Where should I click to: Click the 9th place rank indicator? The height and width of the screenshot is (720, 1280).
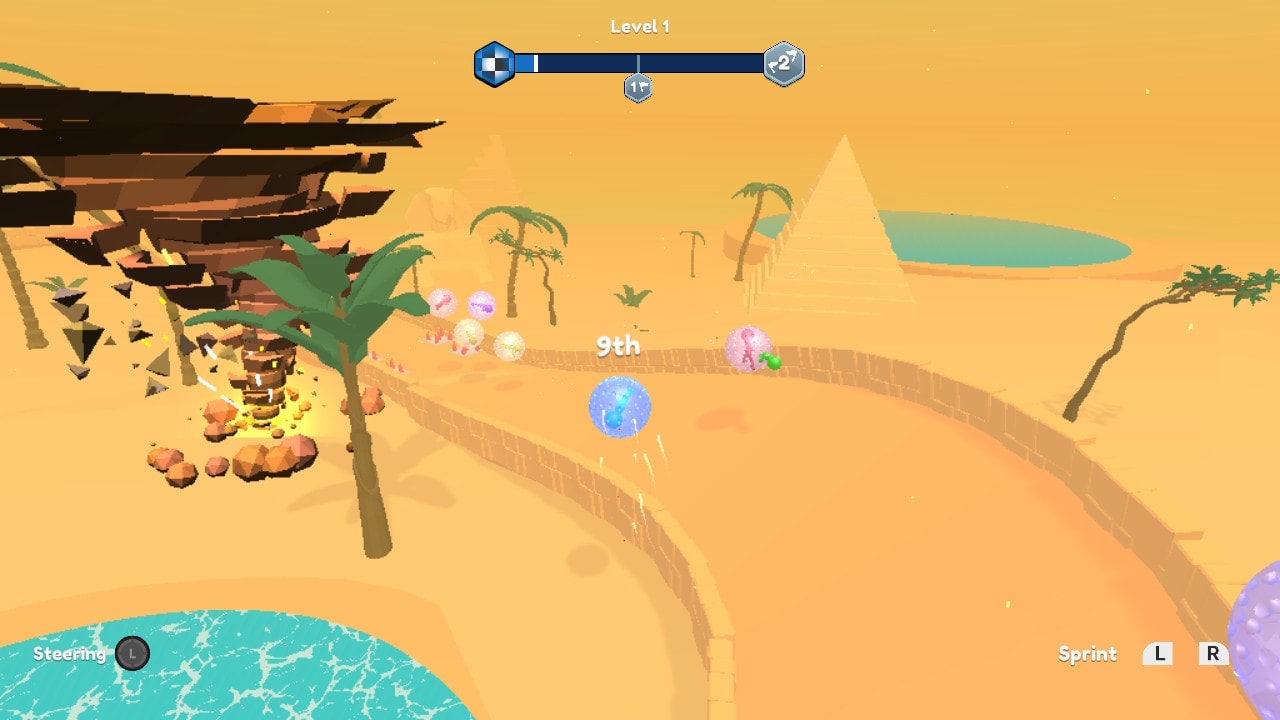pyautogui.click(x=617, y=346)
